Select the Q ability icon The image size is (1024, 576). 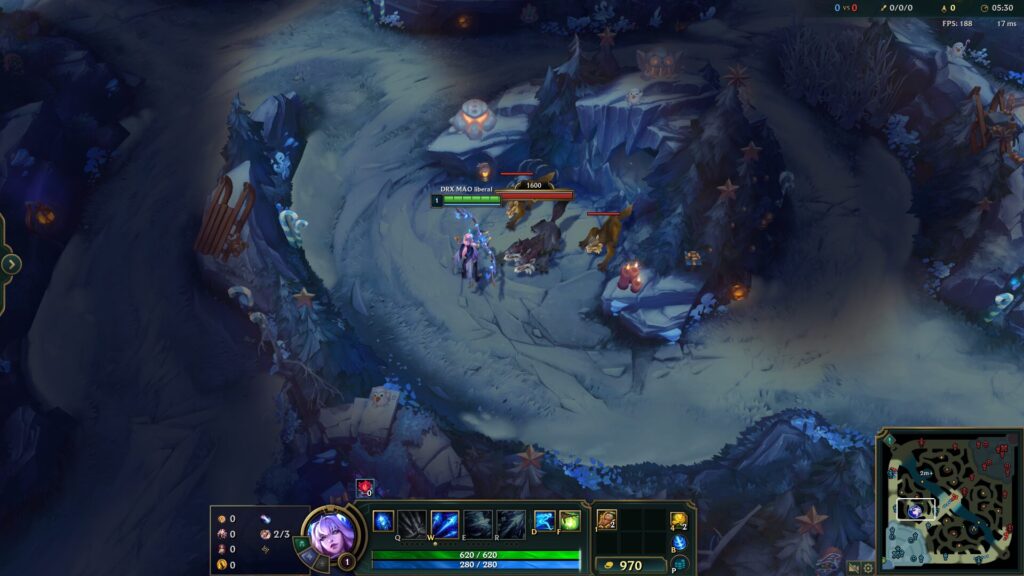click(412, 523)
